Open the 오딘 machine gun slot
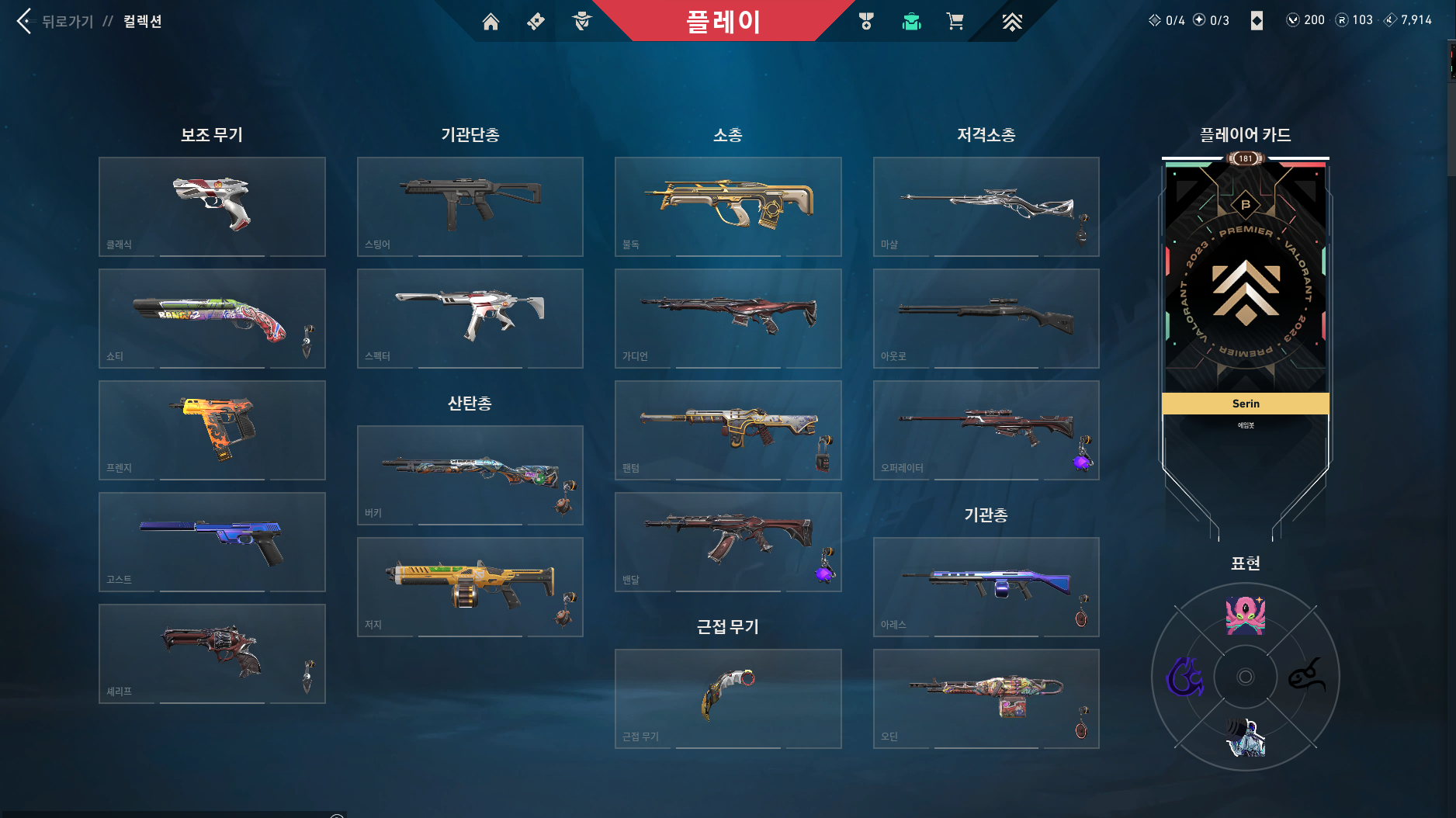 pyautogui.click(x=986, y=698)
